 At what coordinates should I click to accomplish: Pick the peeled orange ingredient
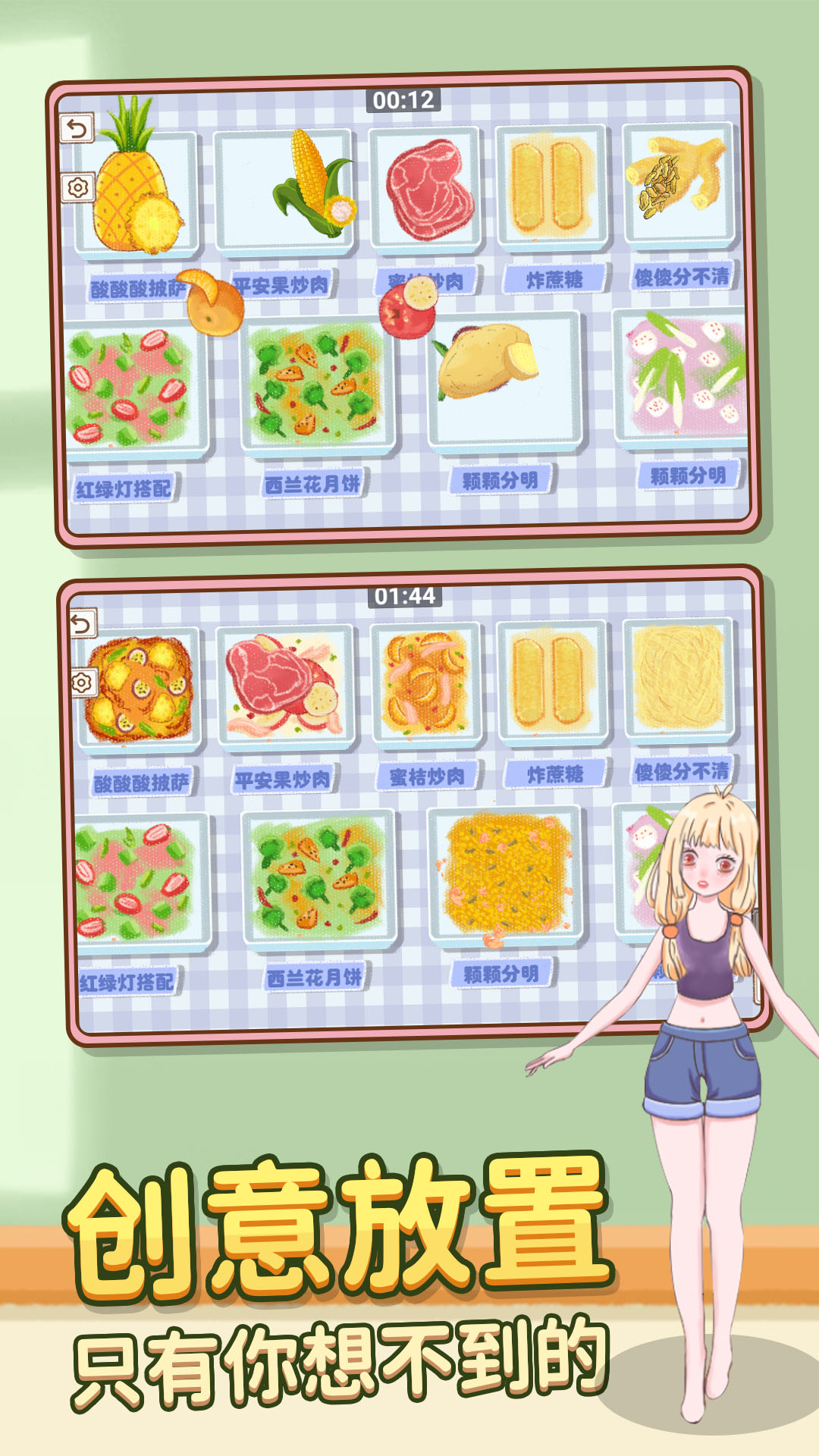coord(214,303)
